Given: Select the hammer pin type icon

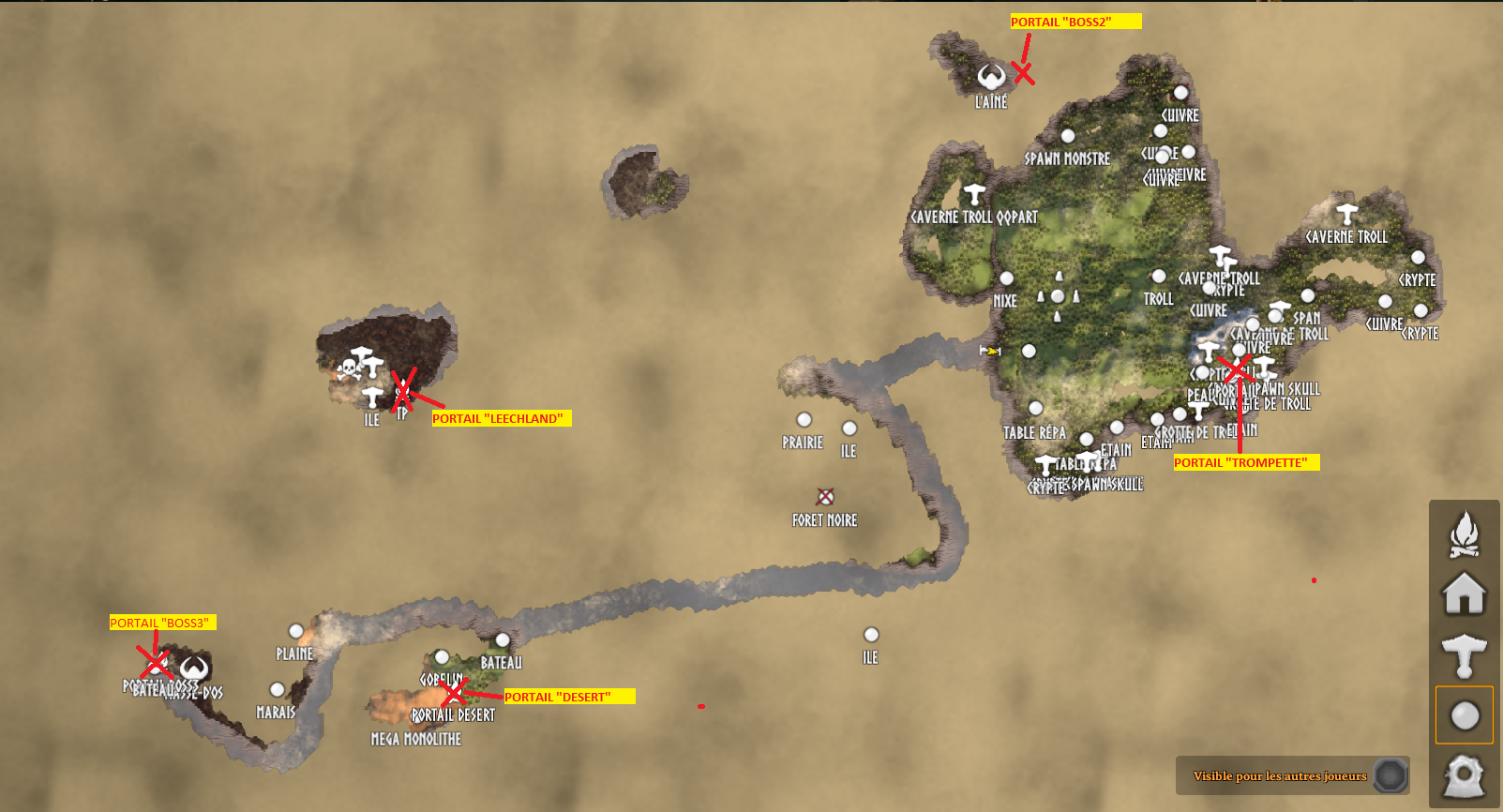Looking at the screenshot, I should click(1464, 655).
